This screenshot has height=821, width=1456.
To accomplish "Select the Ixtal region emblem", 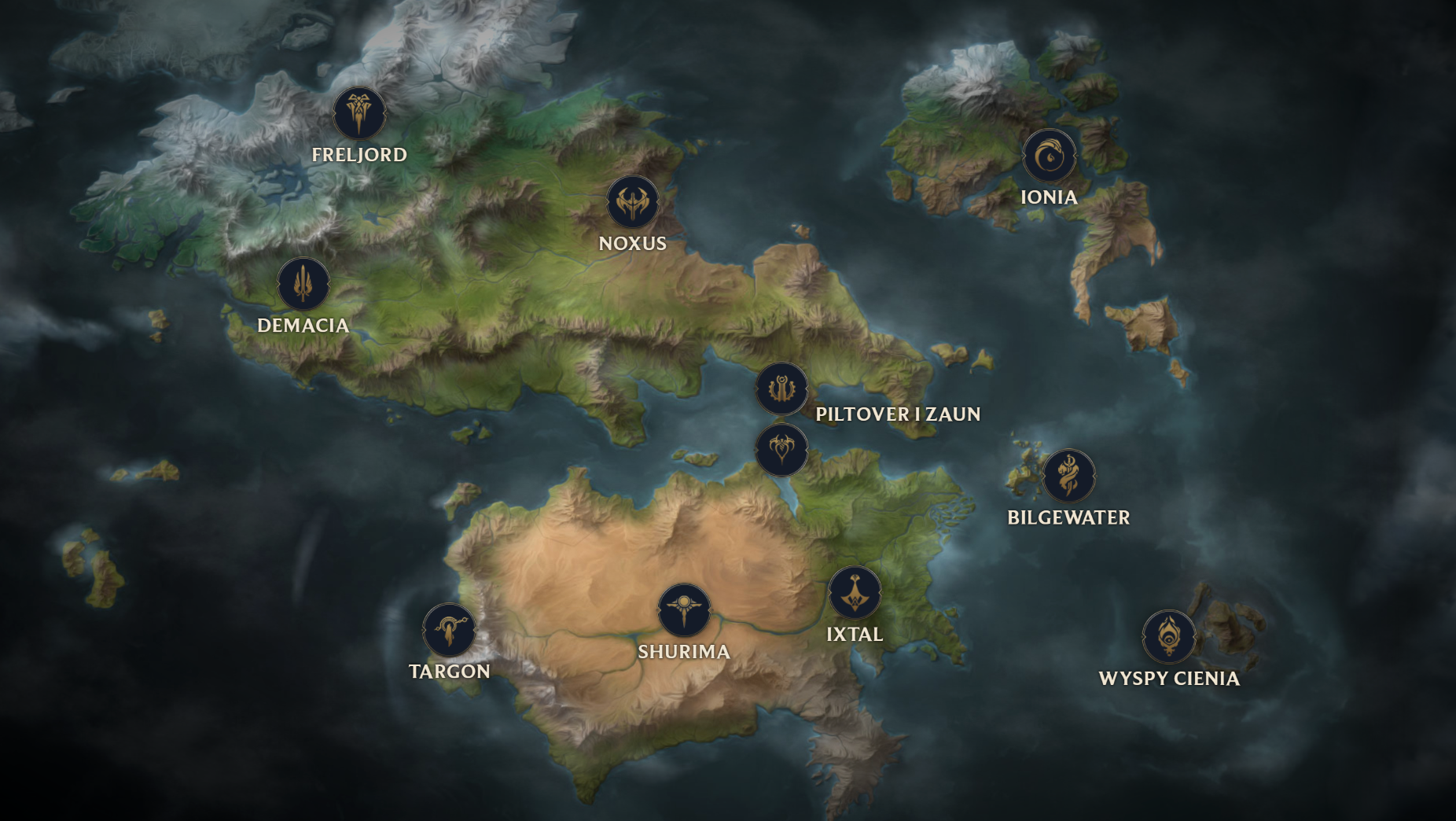I will tap(855, 593).
